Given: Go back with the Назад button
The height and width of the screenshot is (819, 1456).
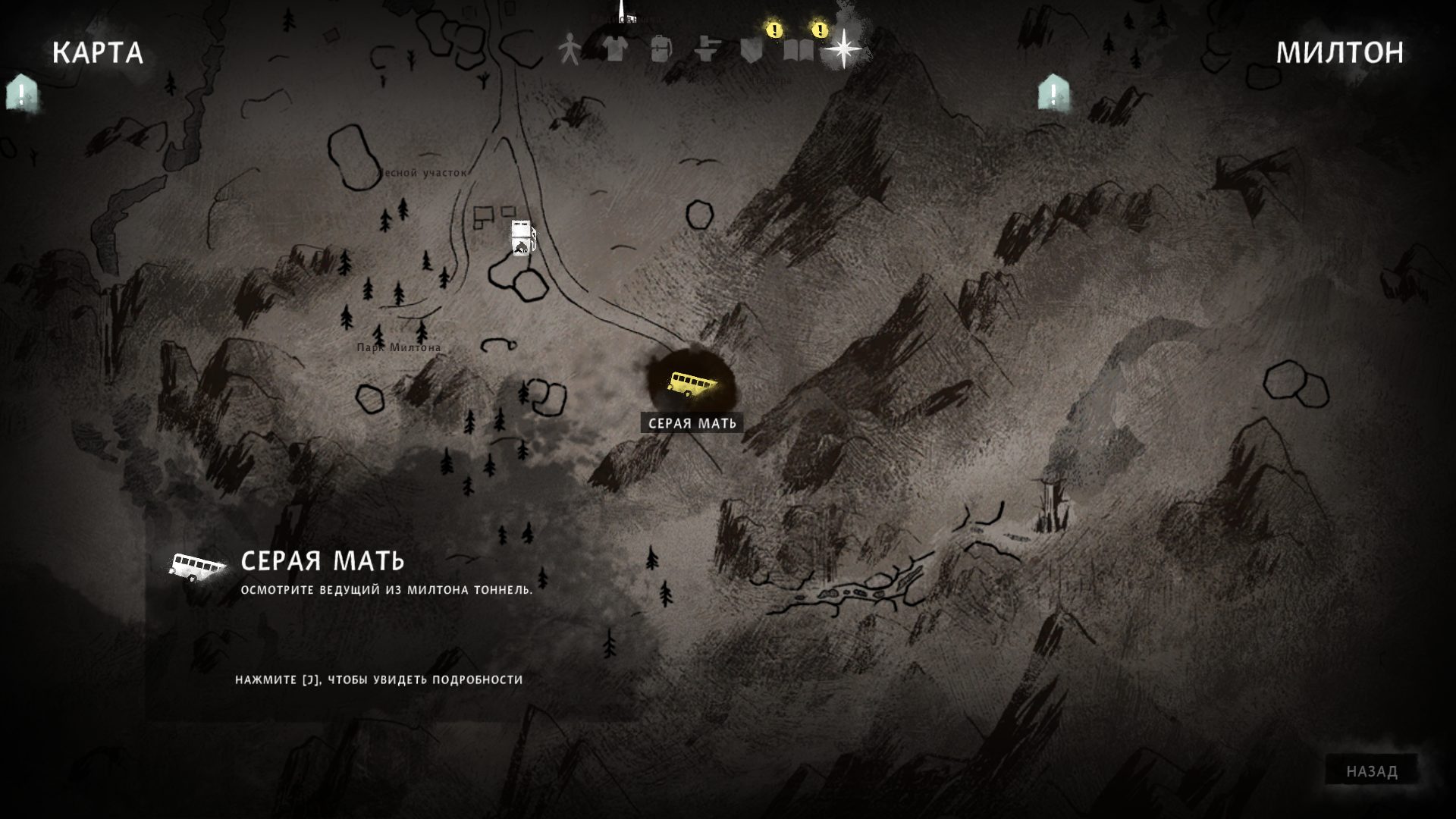Looking at the screenshot, I should (x=1372, y=771).
